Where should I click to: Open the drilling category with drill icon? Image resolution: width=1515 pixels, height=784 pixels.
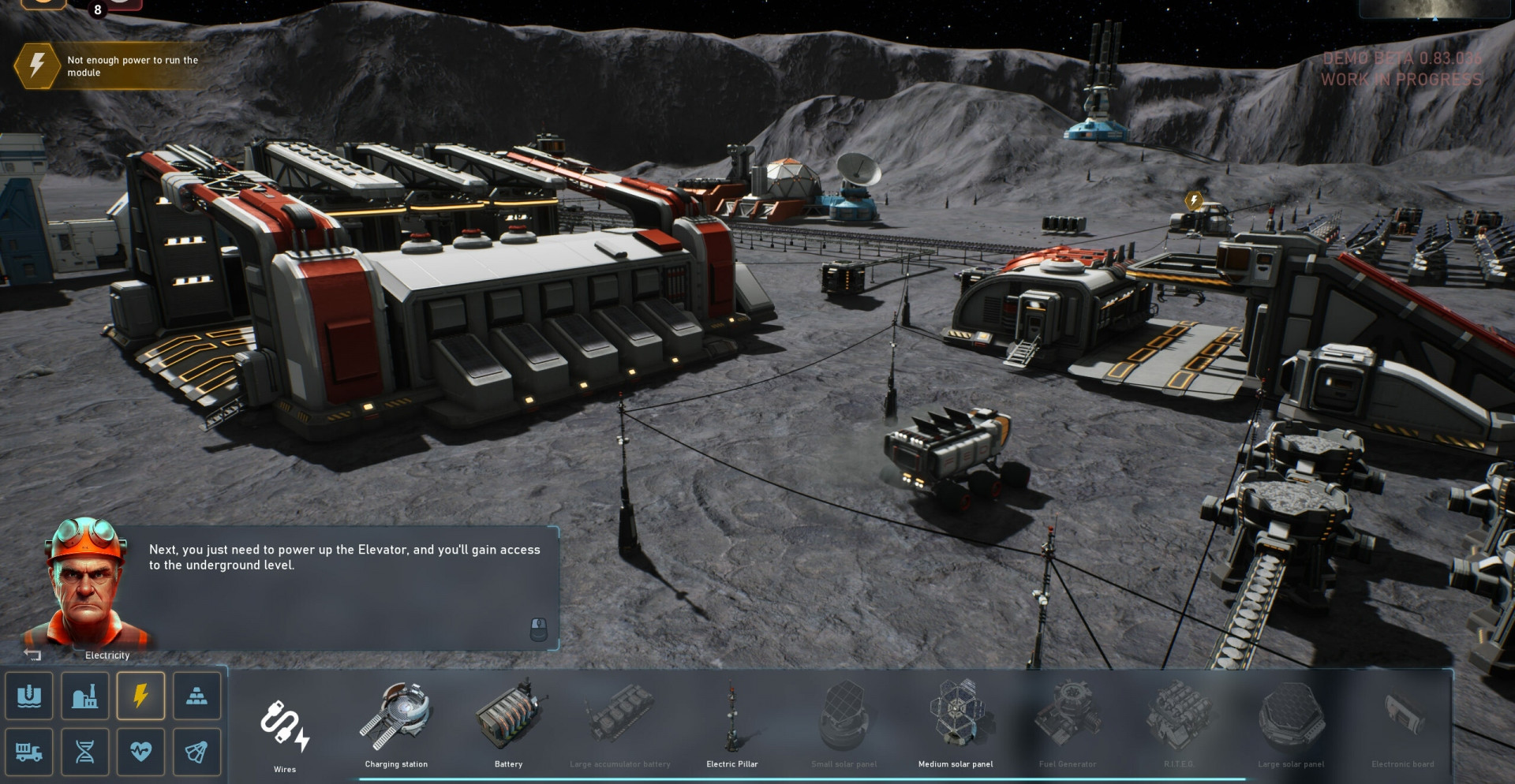29,696
